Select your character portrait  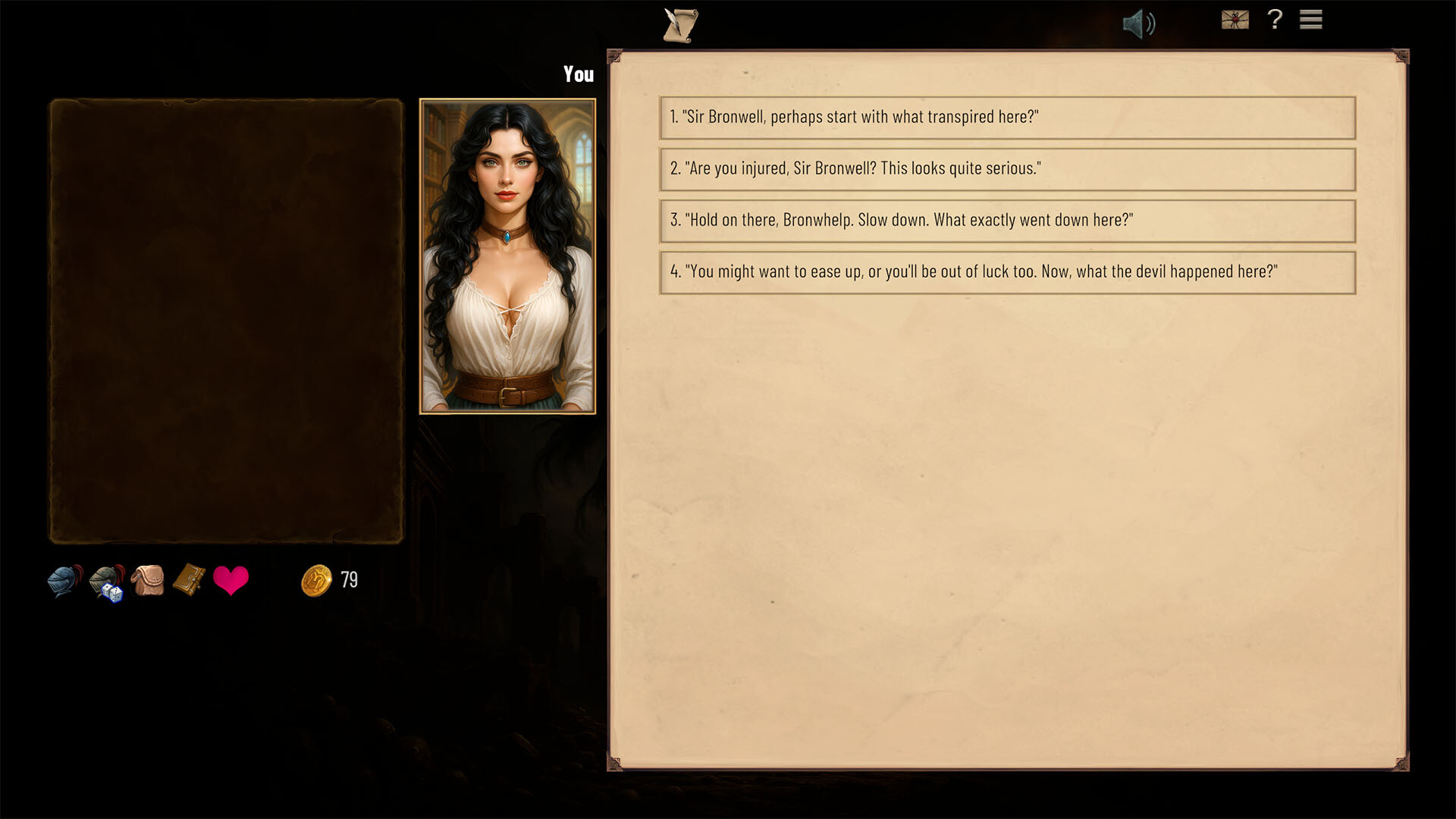[x=507, y=256]
